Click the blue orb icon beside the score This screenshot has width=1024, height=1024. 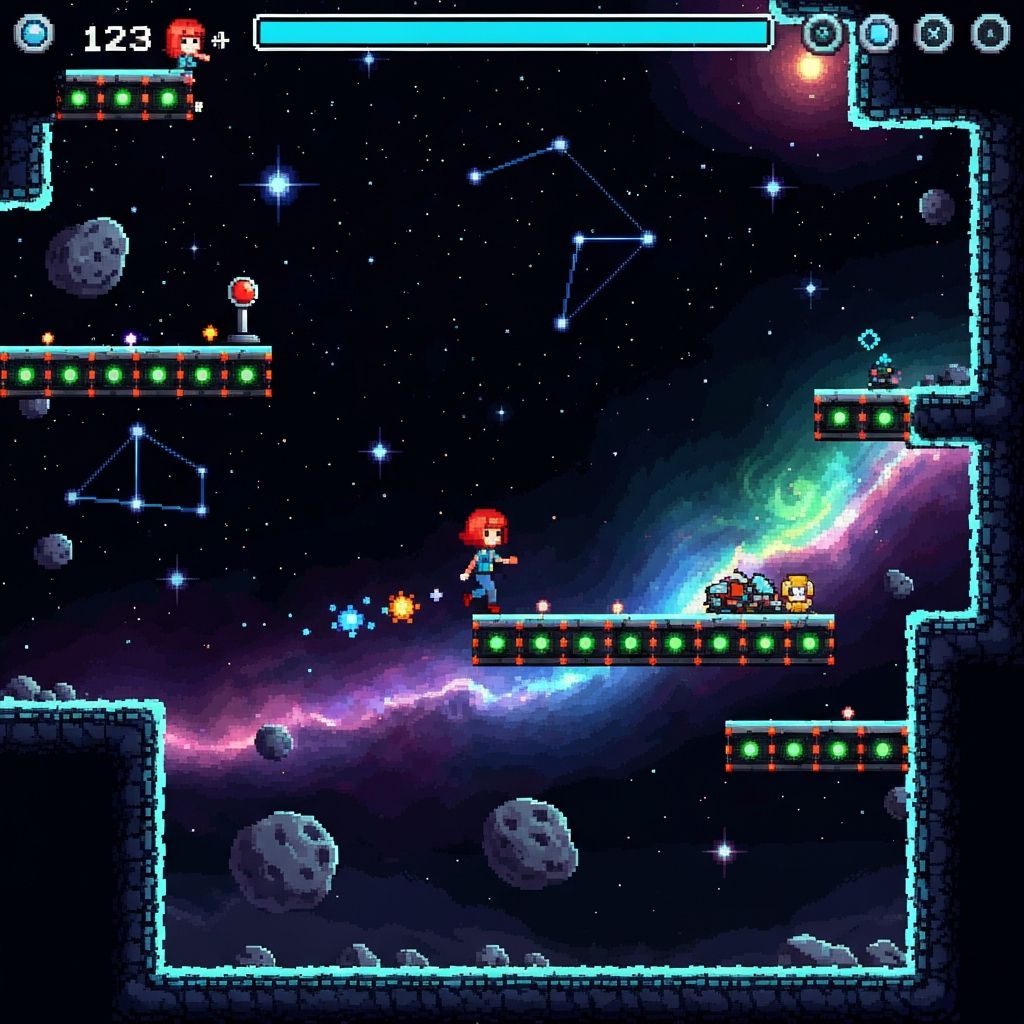tap(33, 34)
